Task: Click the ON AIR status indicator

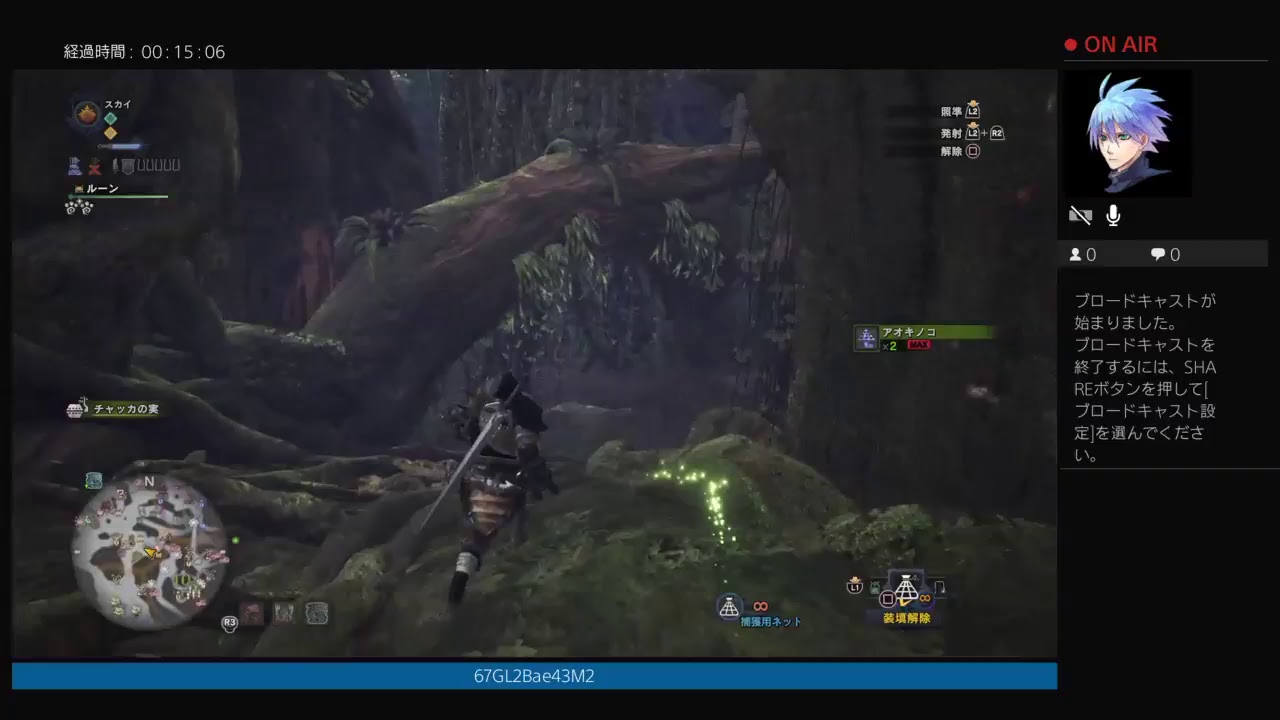Action: [1113, 44]
